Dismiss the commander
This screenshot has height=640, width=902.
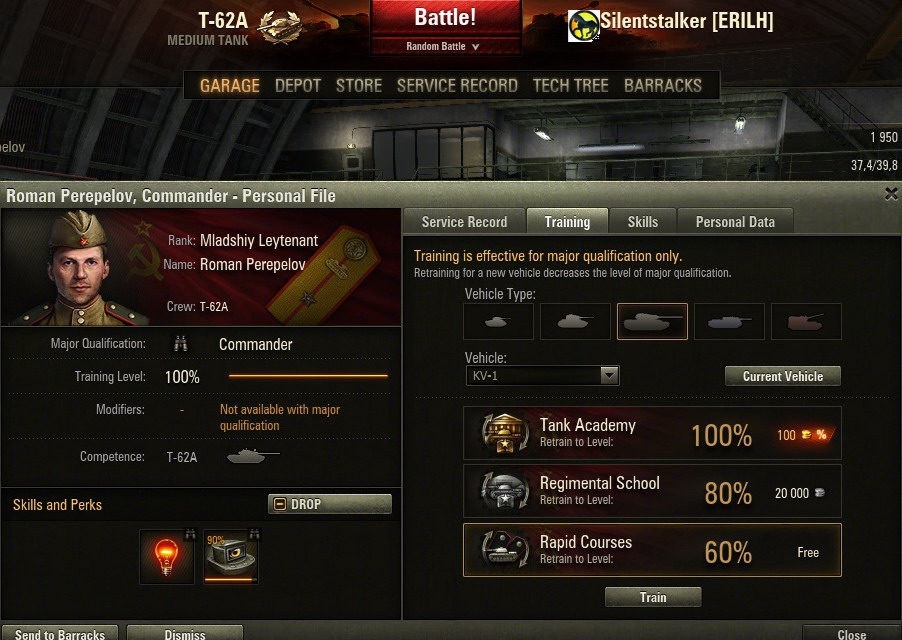pos(185,633)
